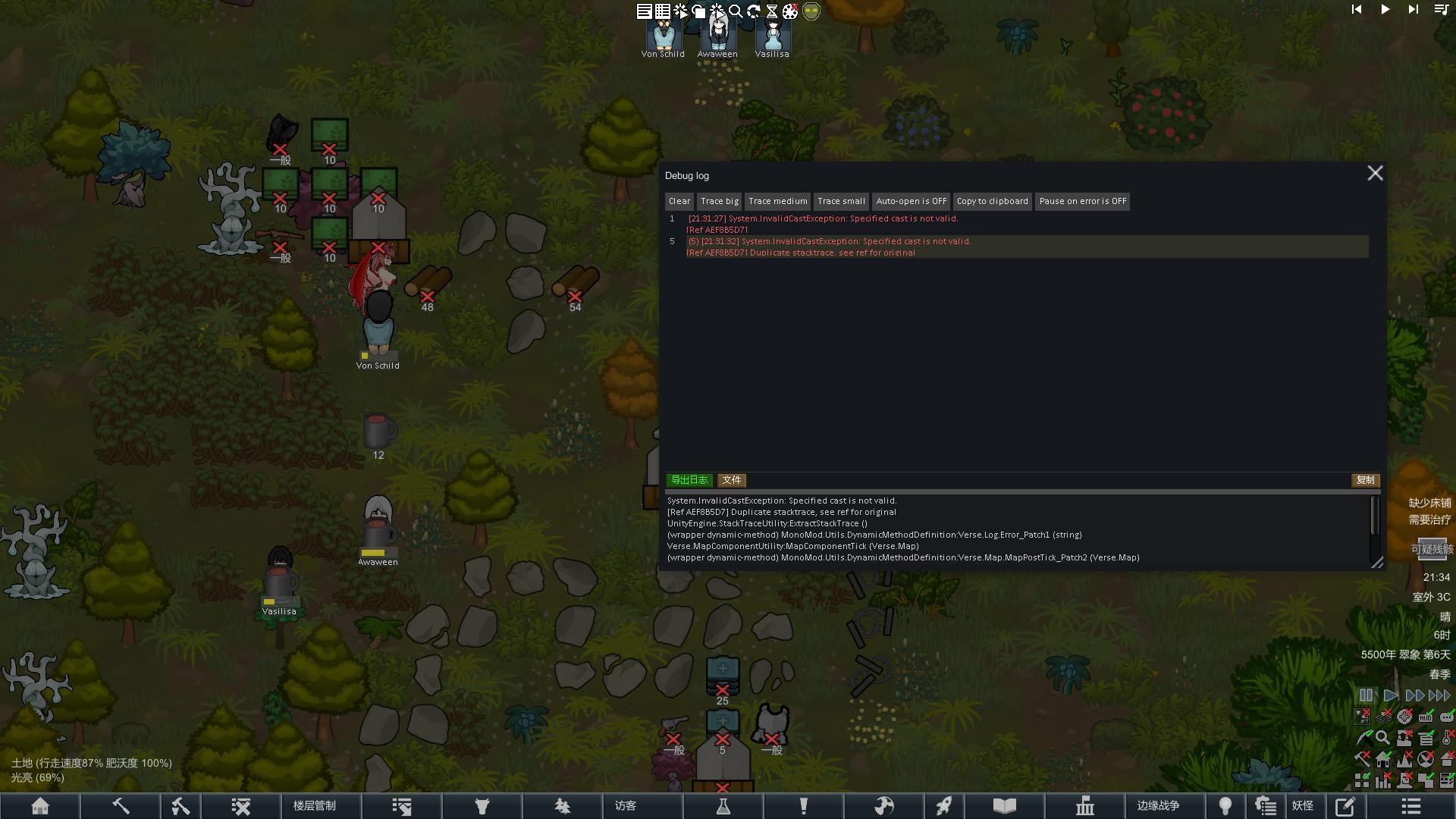Select the Trace big option
The height and width of the screenshot is (819, 1456).
pyautogui.click(x=719, y=202)
